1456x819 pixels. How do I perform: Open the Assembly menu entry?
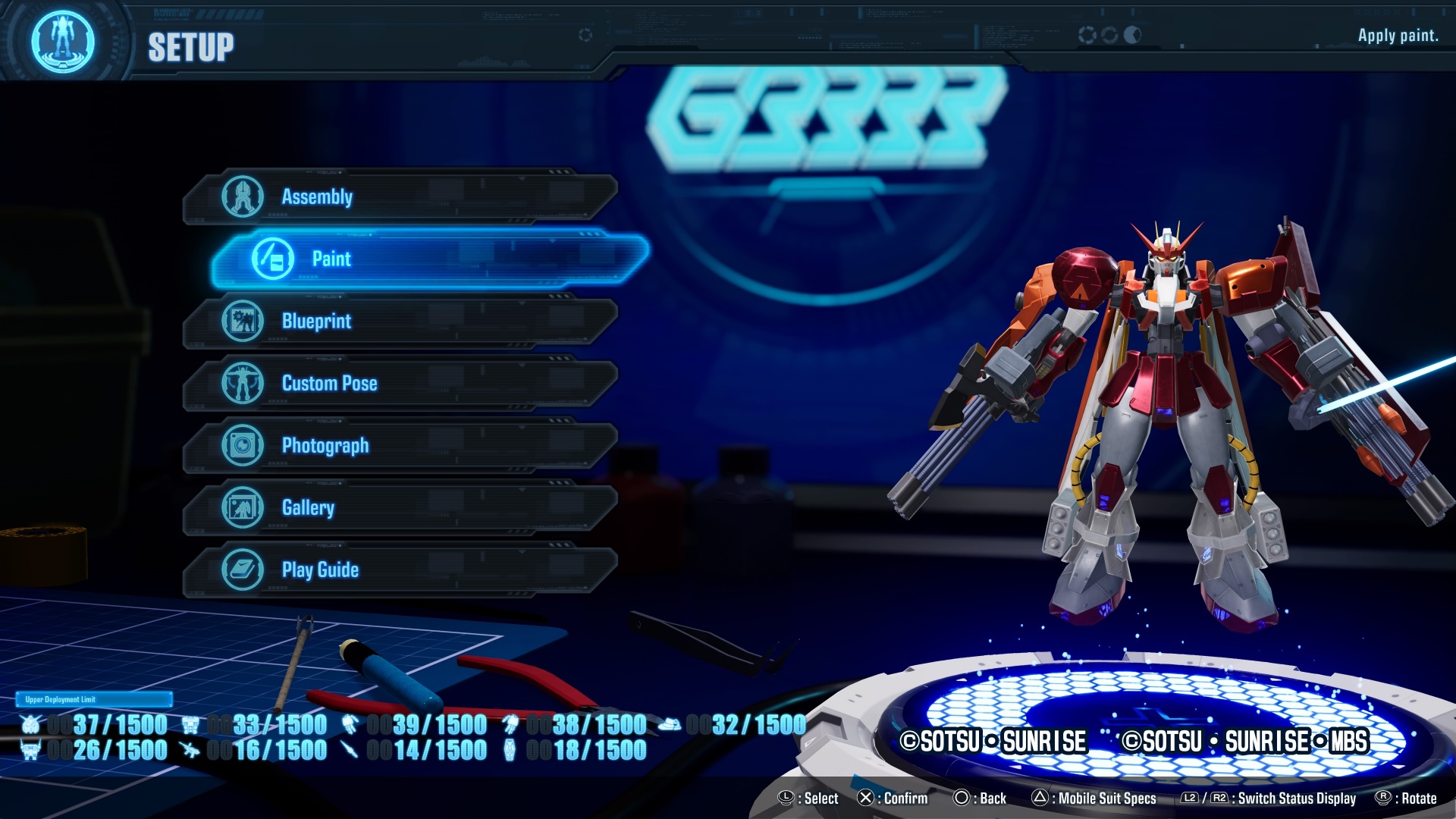pyautogui.click(x=400, y=197)
